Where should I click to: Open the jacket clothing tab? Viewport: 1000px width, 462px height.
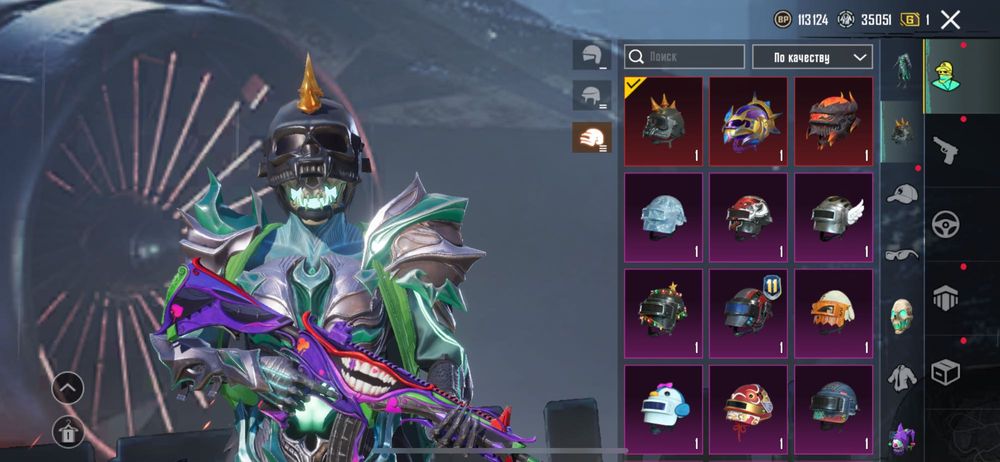902,376
